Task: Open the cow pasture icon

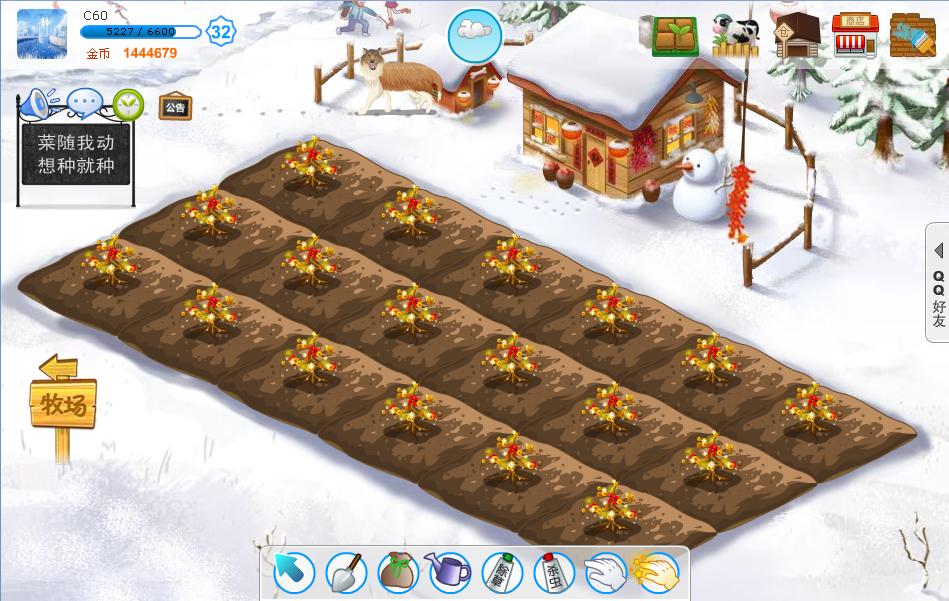Action: coord(735,36)
